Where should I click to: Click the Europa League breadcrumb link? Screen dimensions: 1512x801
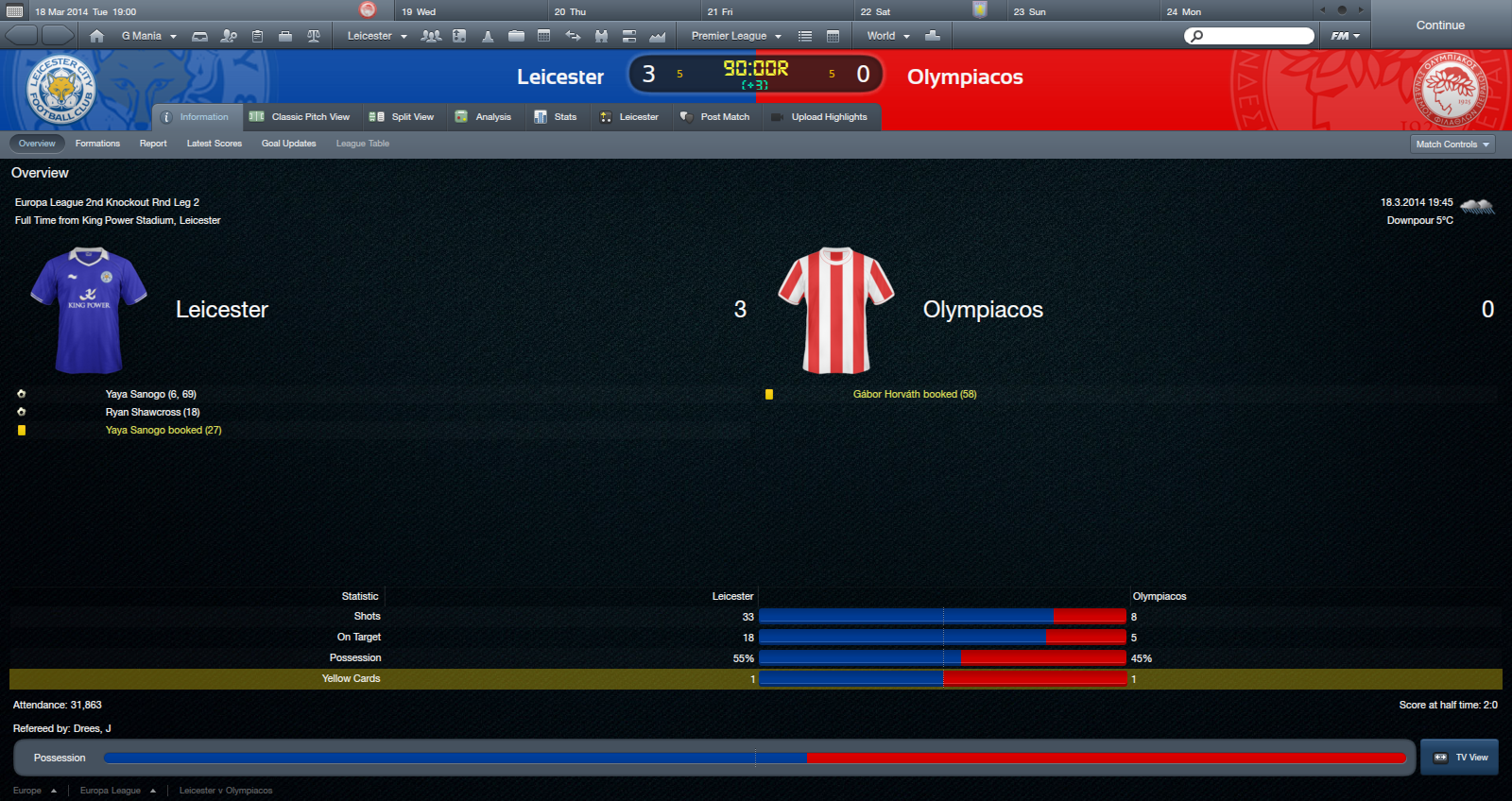tap(111, 791)
